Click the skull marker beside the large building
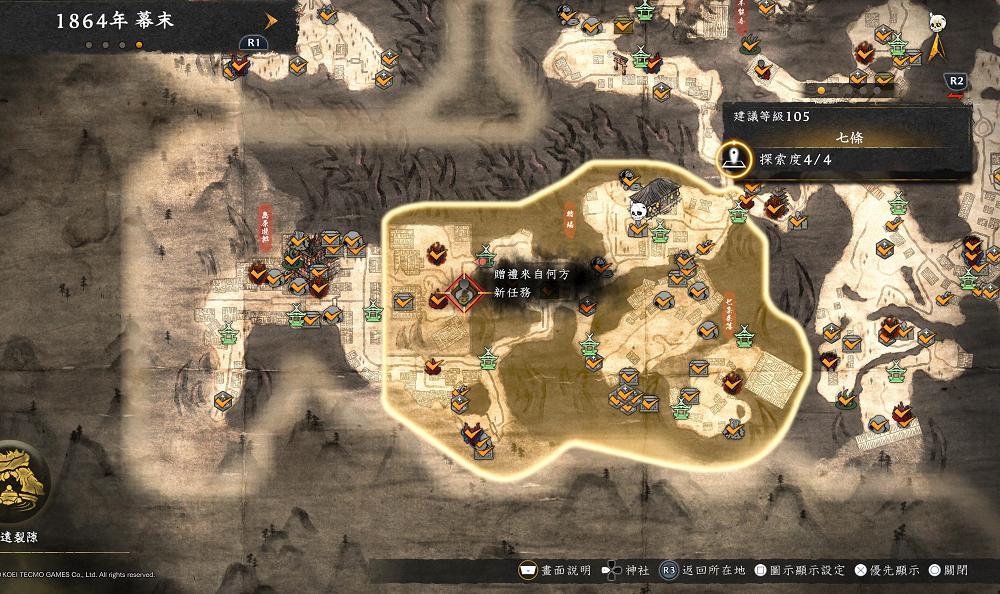Viewport: 1000px width, 594px height. [637, 210]
